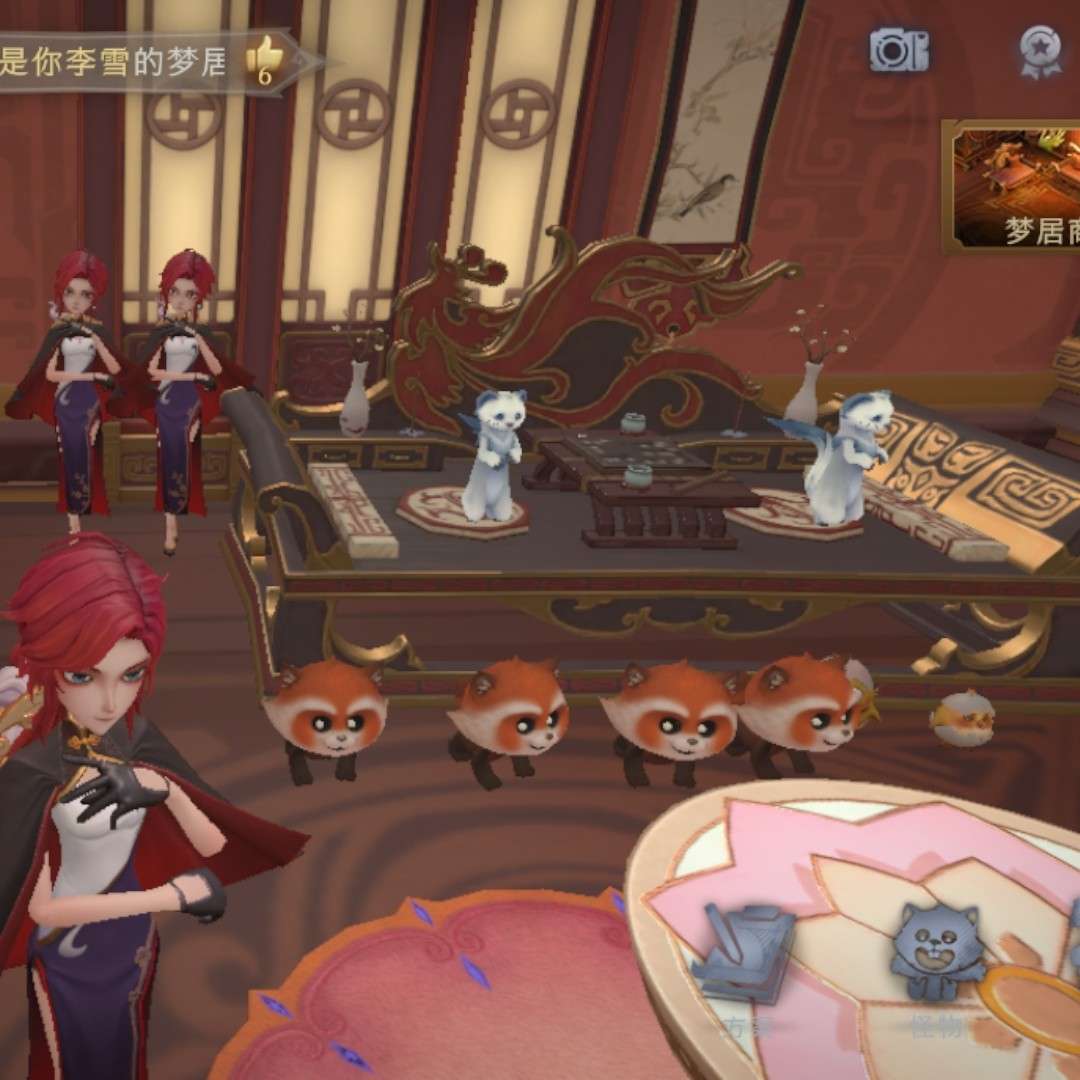
Task: Open the 梦居 shop thumbnail
Action: click(x=1013, y=187)
